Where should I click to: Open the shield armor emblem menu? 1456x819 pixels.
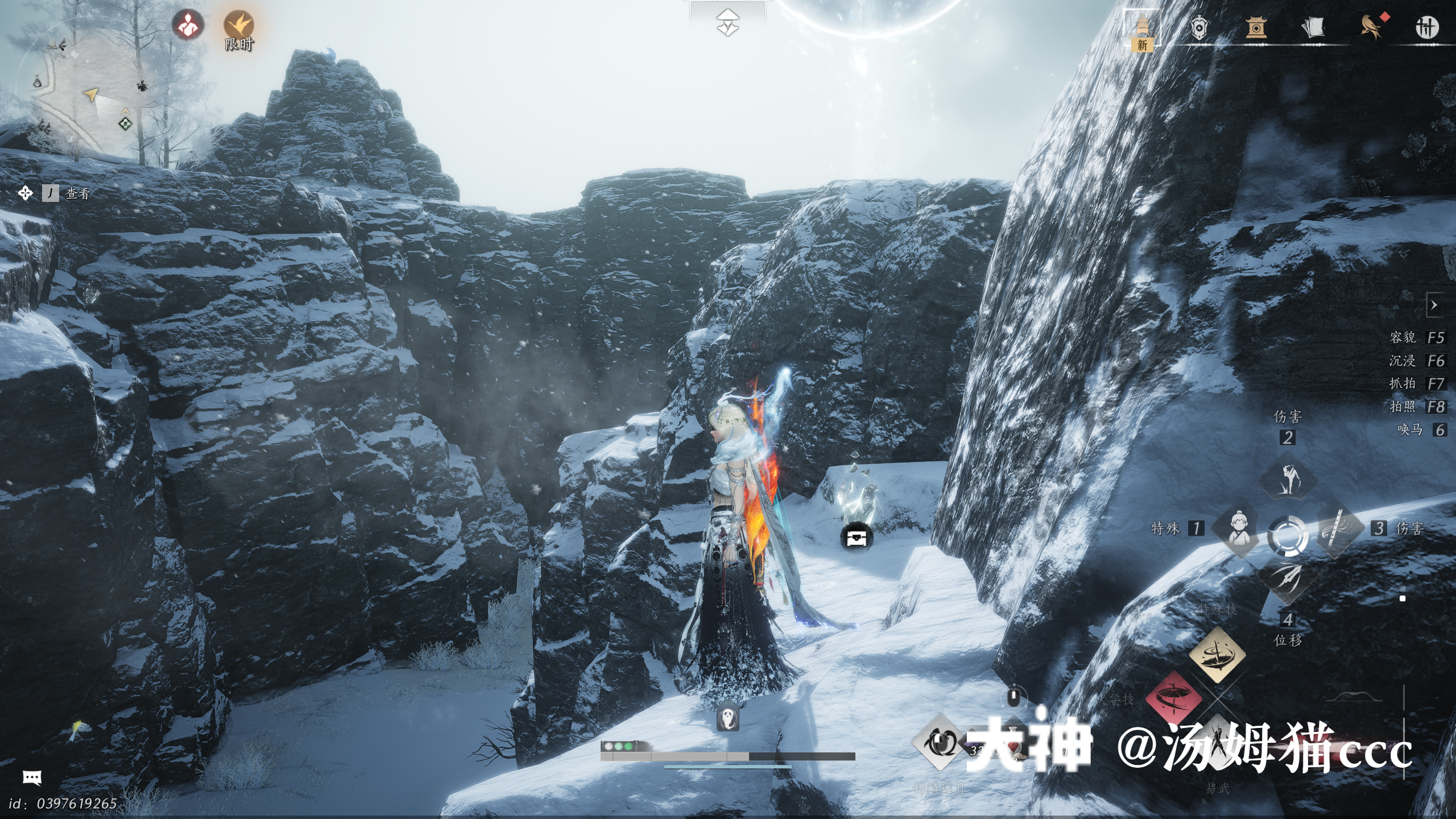coord(1198,28)
